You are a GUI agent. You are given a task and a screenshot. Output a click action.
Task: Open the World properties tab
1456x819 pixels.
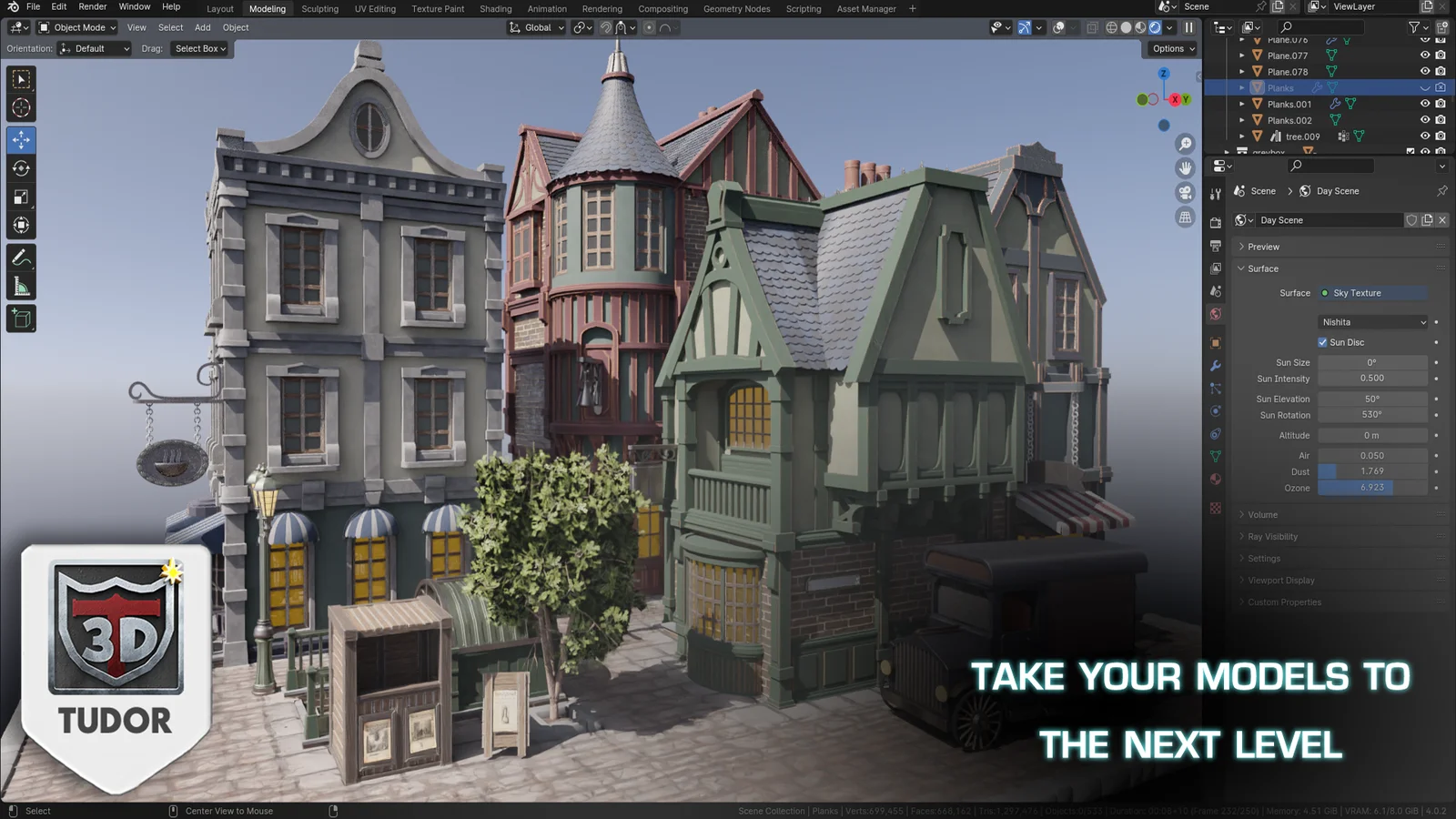tap(1216, 313)
